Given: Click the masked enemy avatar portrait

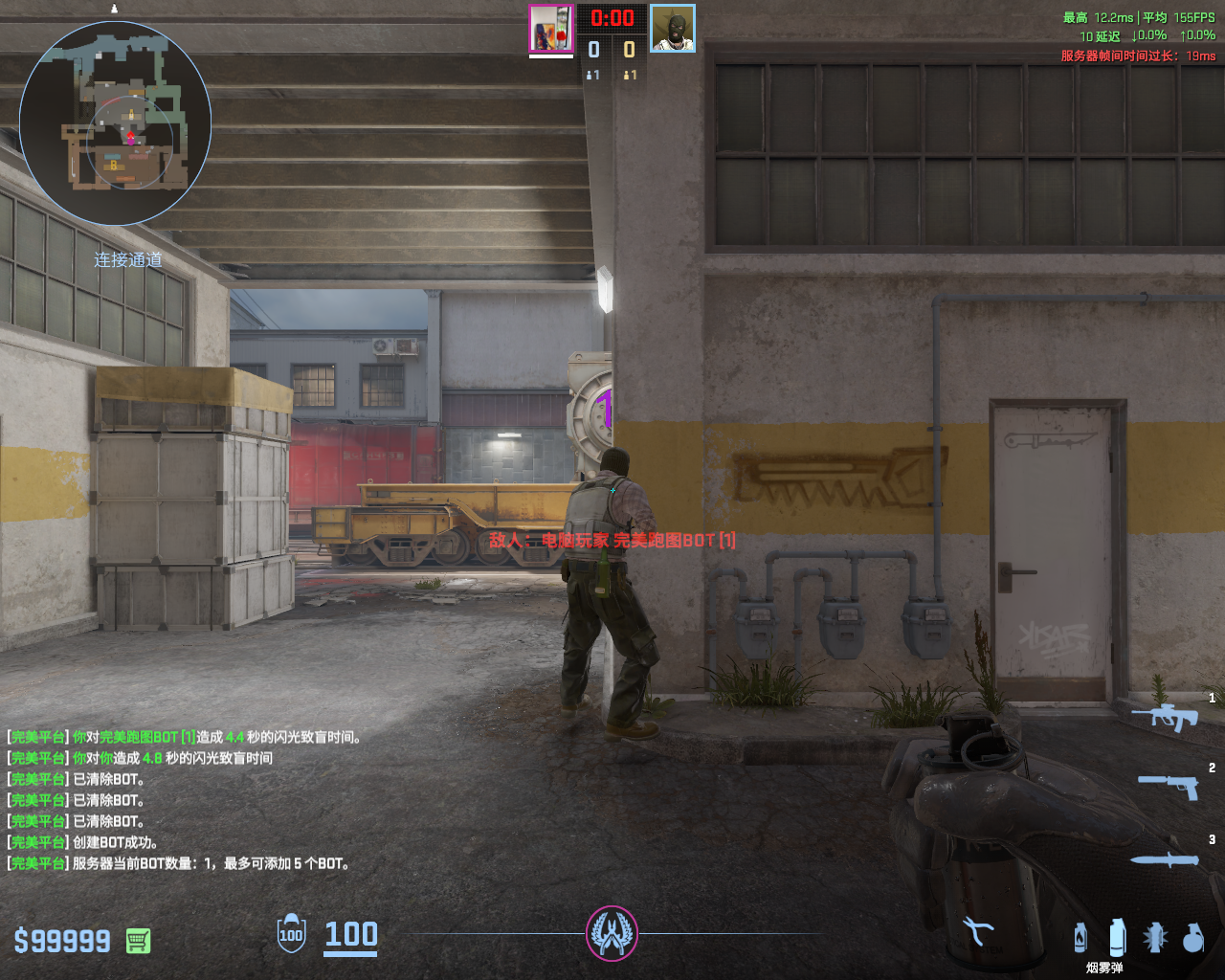Looking at the screenshot, I should click(673, 29).
